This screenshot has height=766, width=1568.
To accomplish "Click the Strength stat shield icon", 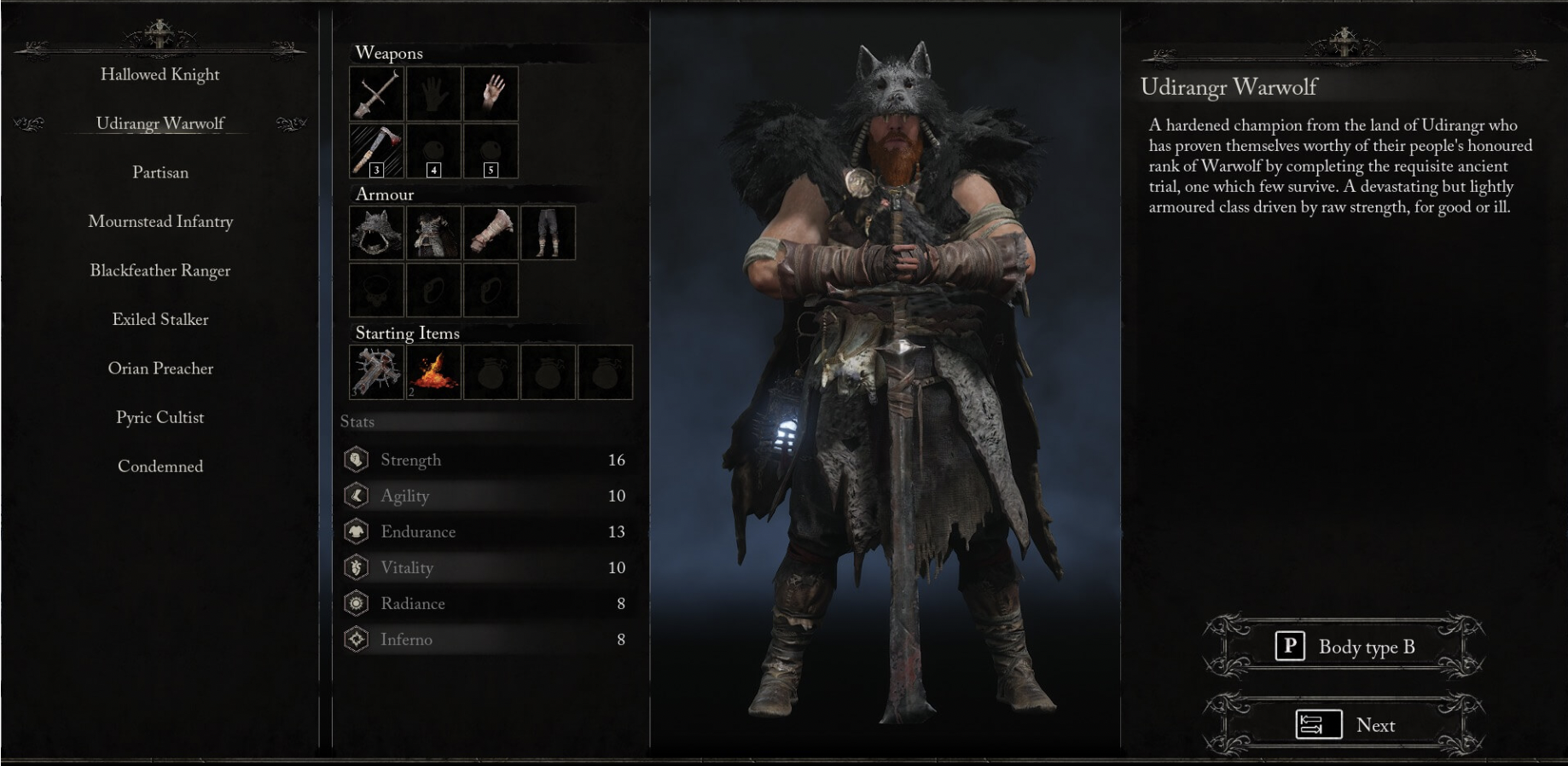I will (x=356, y=460).
